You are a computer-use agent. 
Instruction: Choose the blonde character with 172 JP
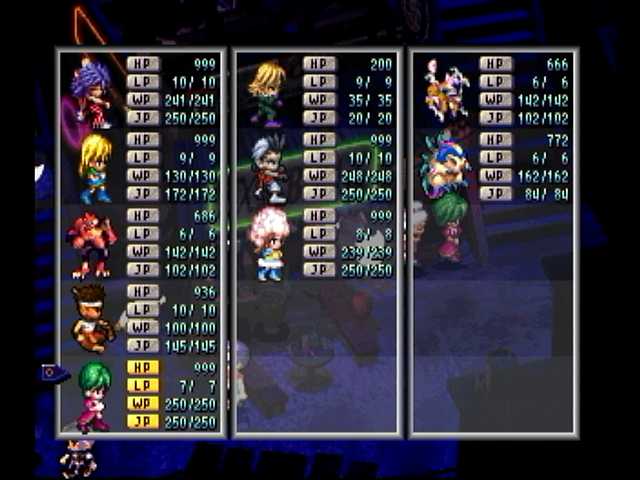(95, 167)
